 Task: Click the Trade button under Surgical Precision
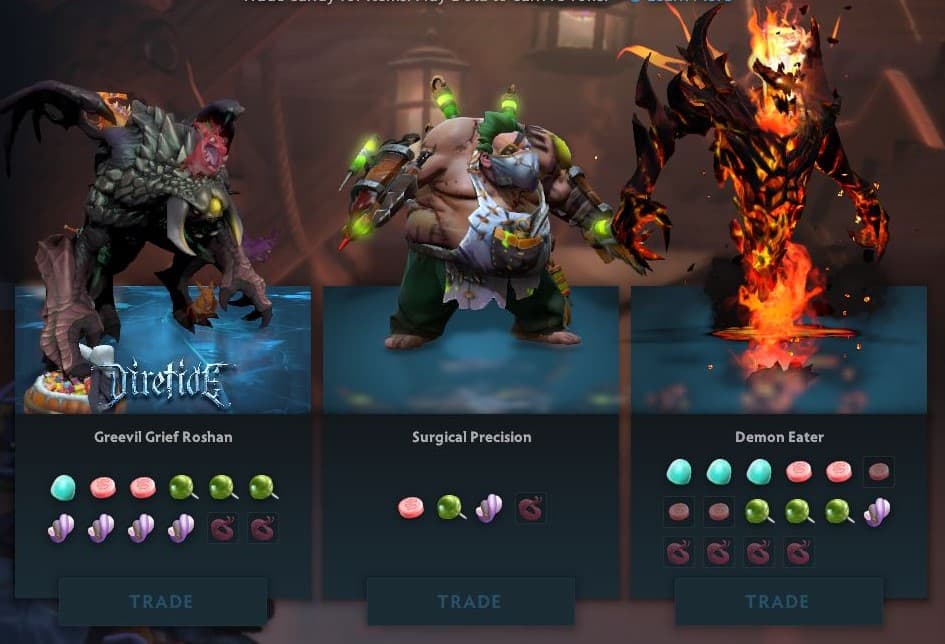(x=470, y=602)
